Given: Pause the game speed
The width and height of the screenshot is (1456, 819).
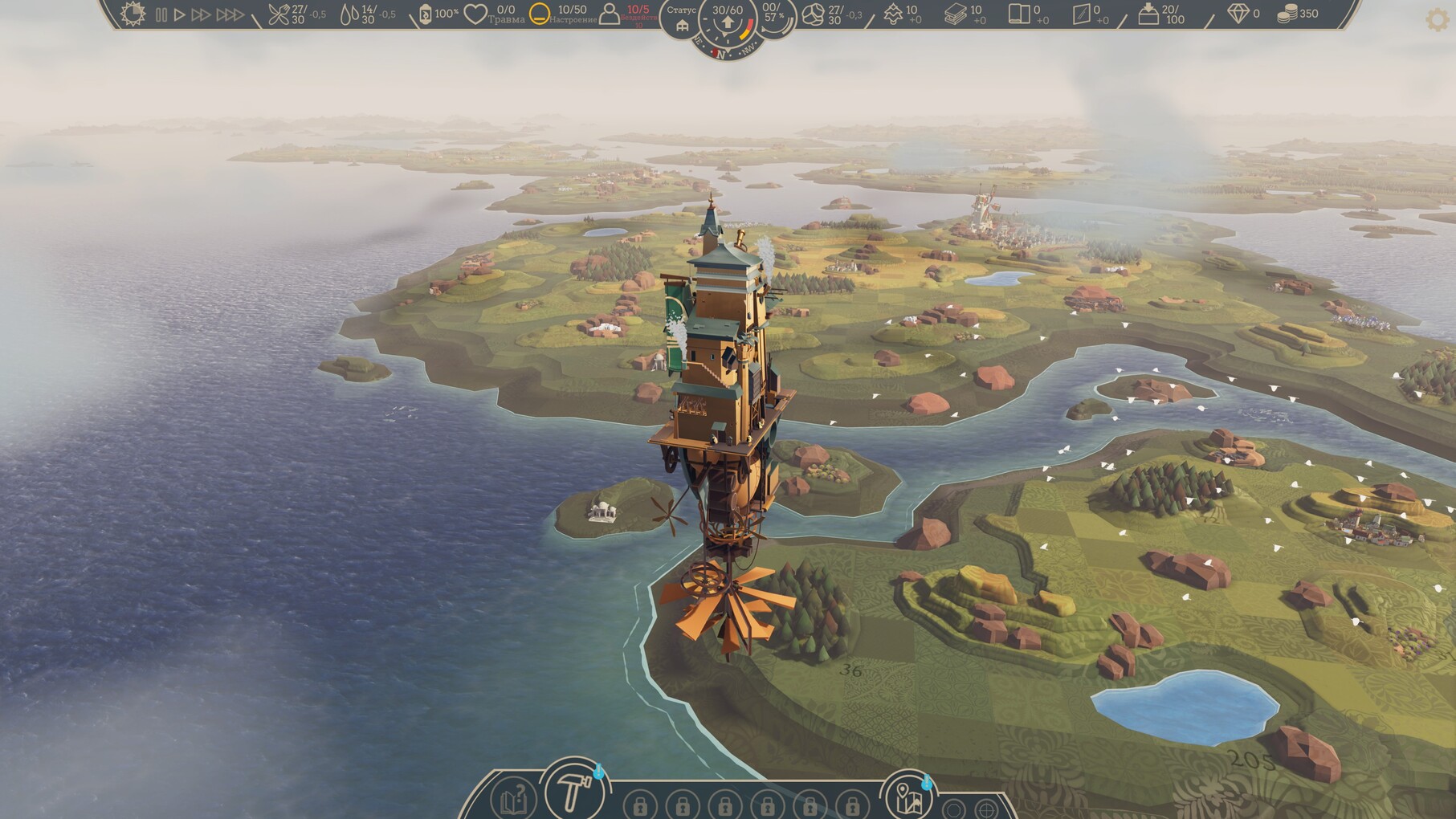Looking at the screenshot, I should click(161, 14).
